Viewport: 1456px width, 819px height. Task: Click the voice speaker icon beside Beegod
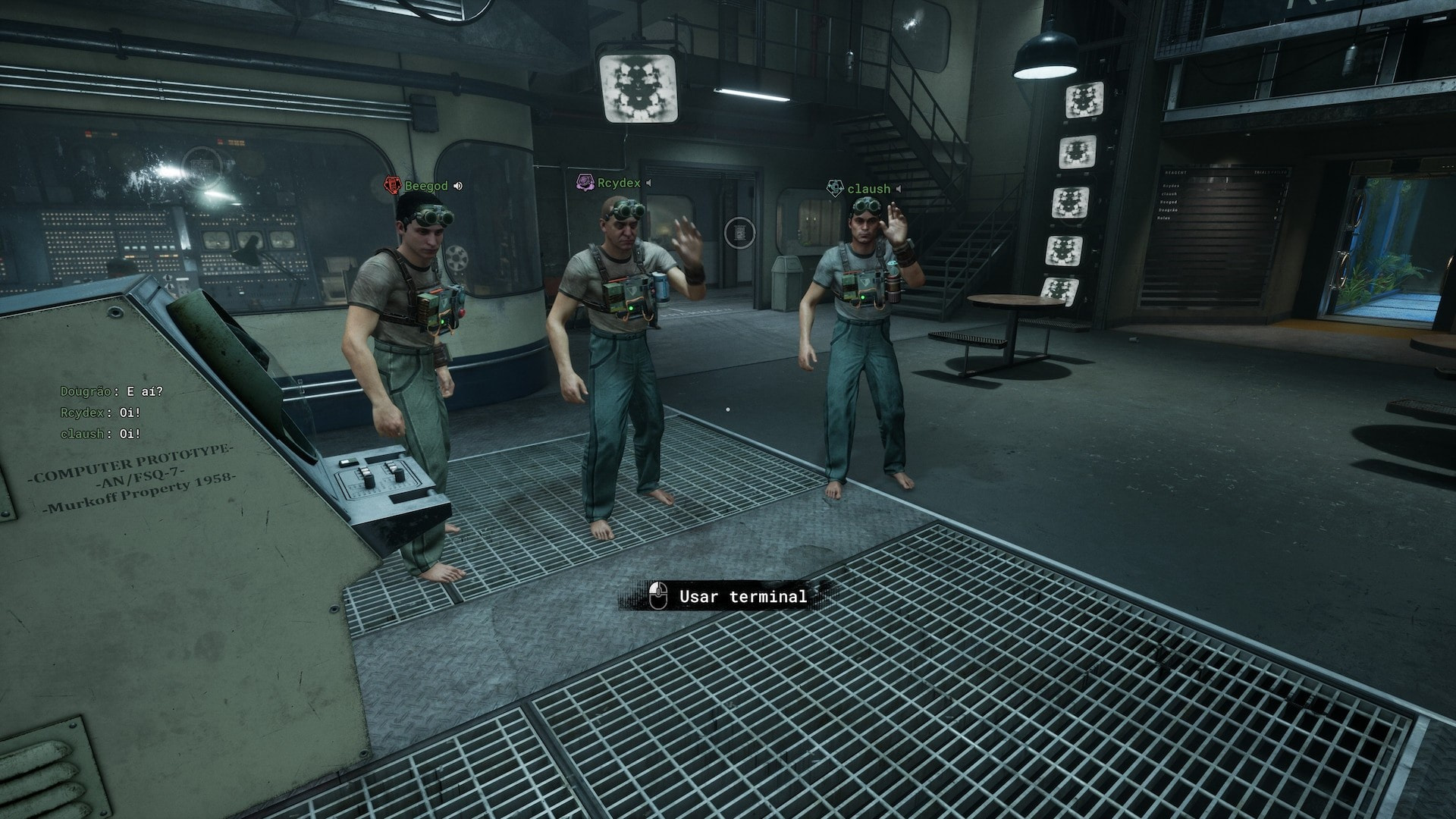point(458,186)
